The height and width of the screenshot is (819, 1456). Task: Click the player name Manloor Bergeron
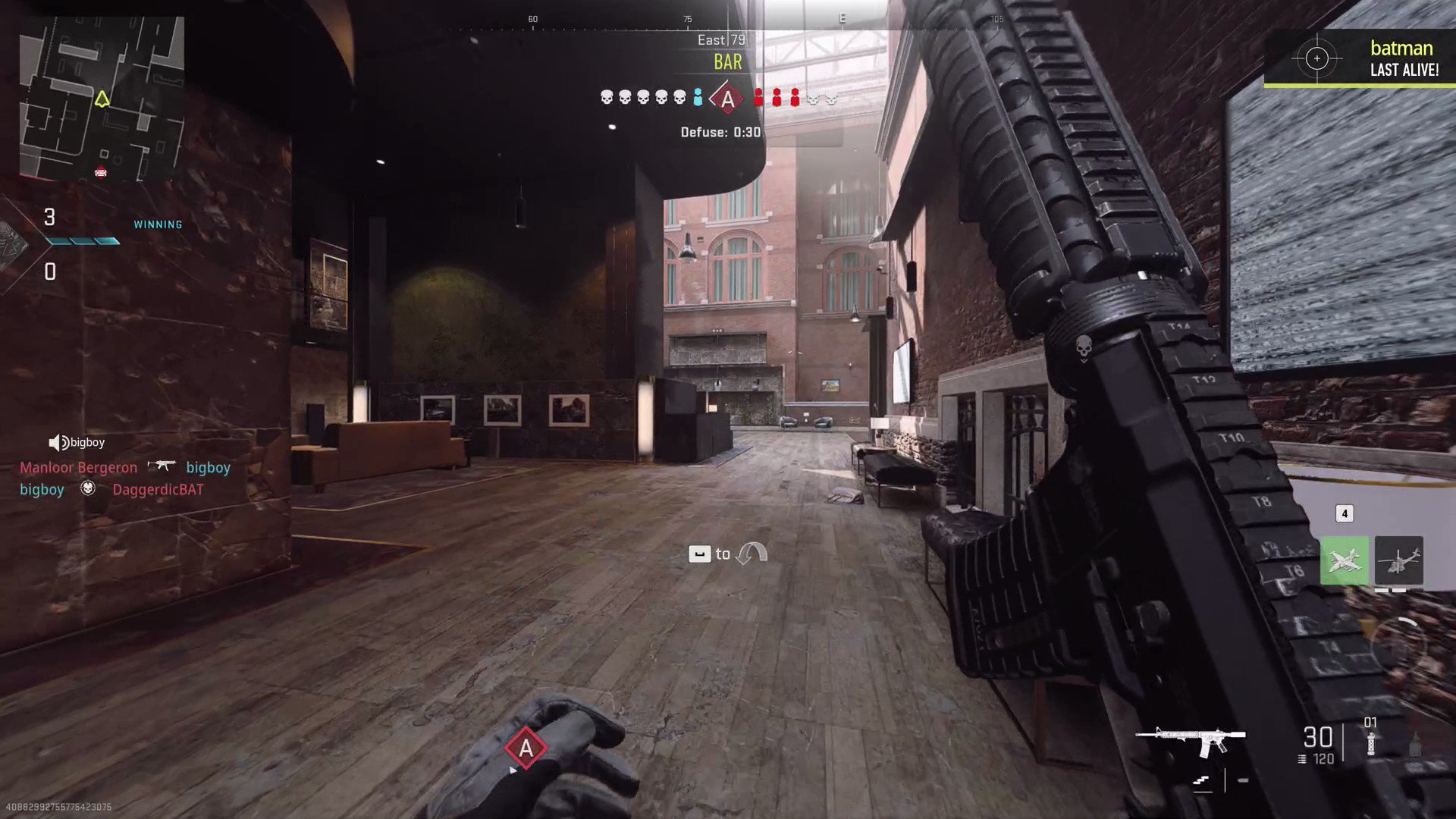tap(78, 467)
